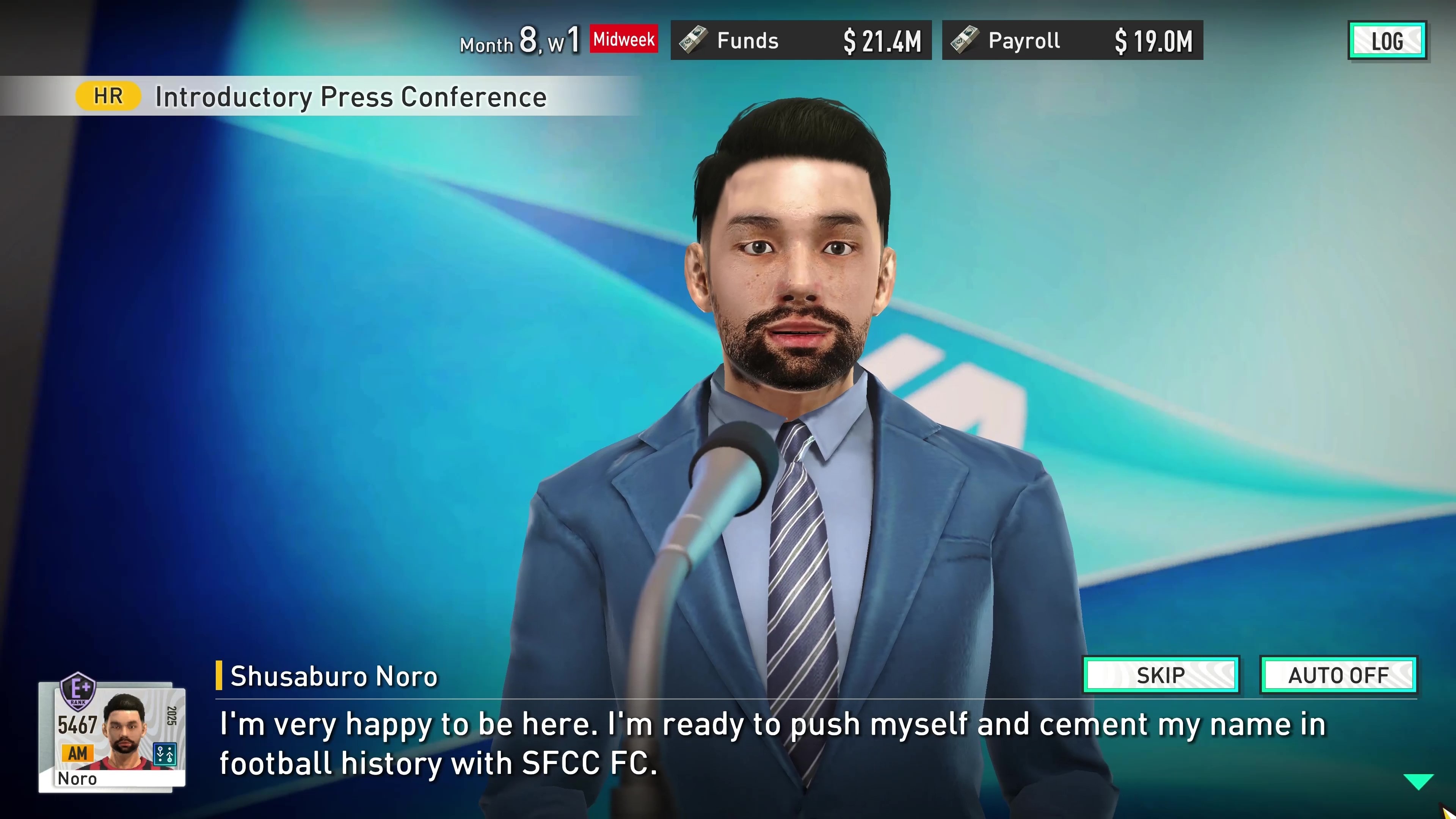Click the player rating 5467
This screenshot has width=1456, height=819.
(x=77, y=724)
